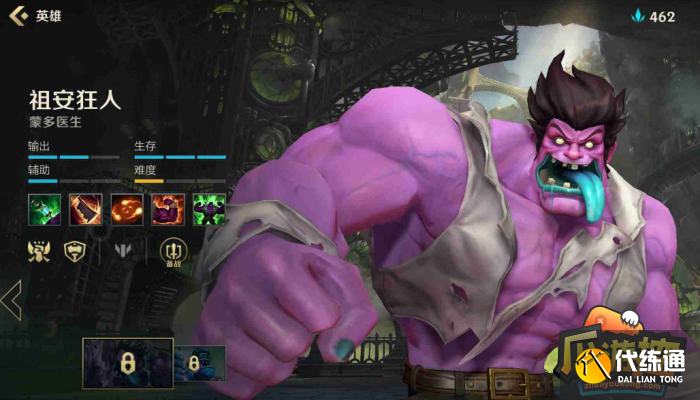This screenshot has width=700, height=400.
Task: Select the green bonesaw ability icon
Action: (44, 210)
